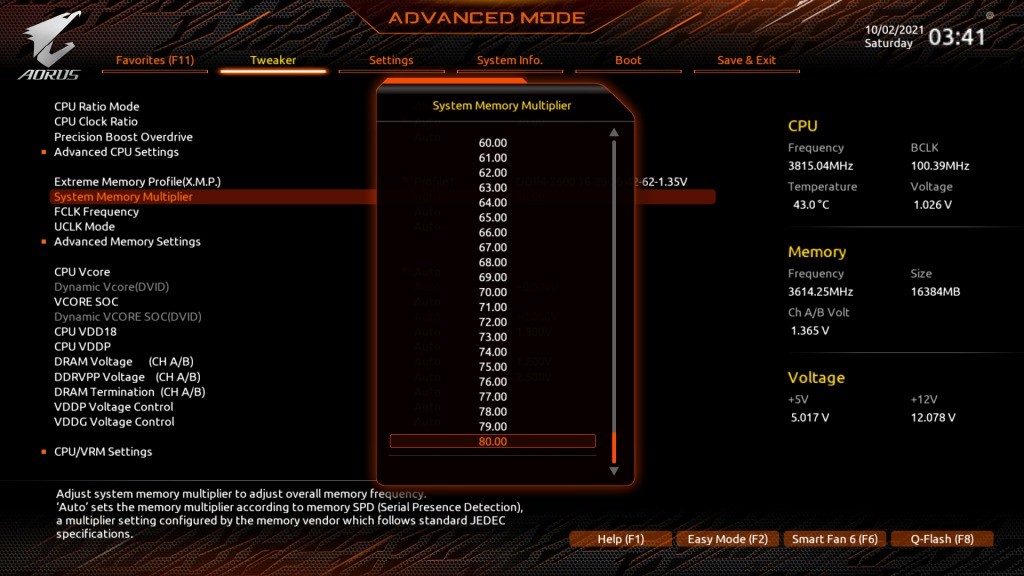Open Advanced CPU Settings
Viewport: 1024px width, 576px height.
(116, 152)
